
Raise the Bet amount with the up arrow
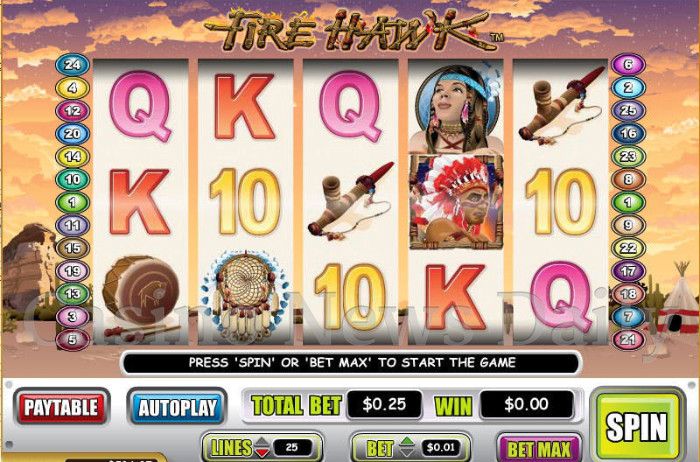coord(407,442)
